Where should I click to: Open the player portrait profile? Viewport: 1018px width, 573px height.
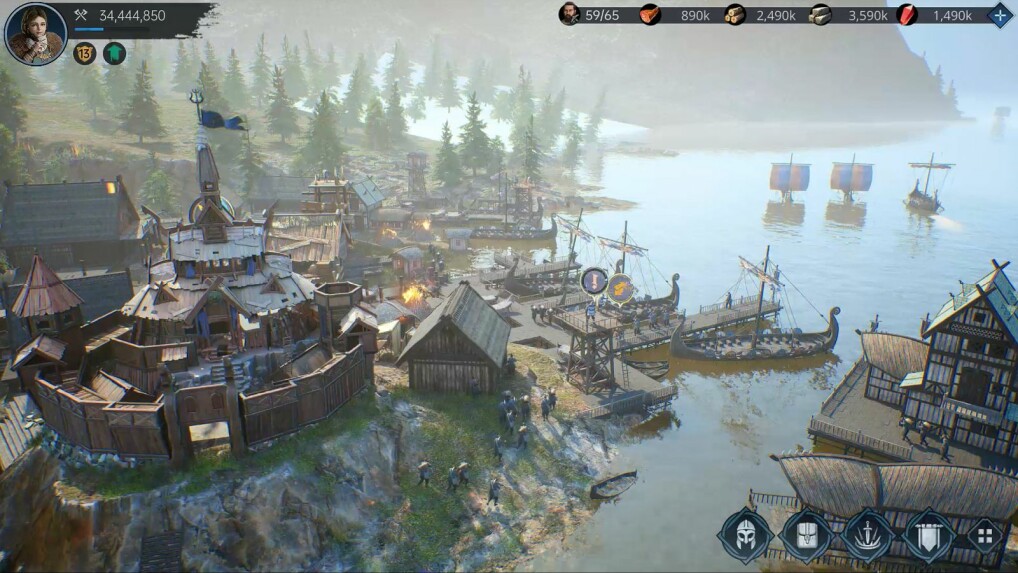36,33
